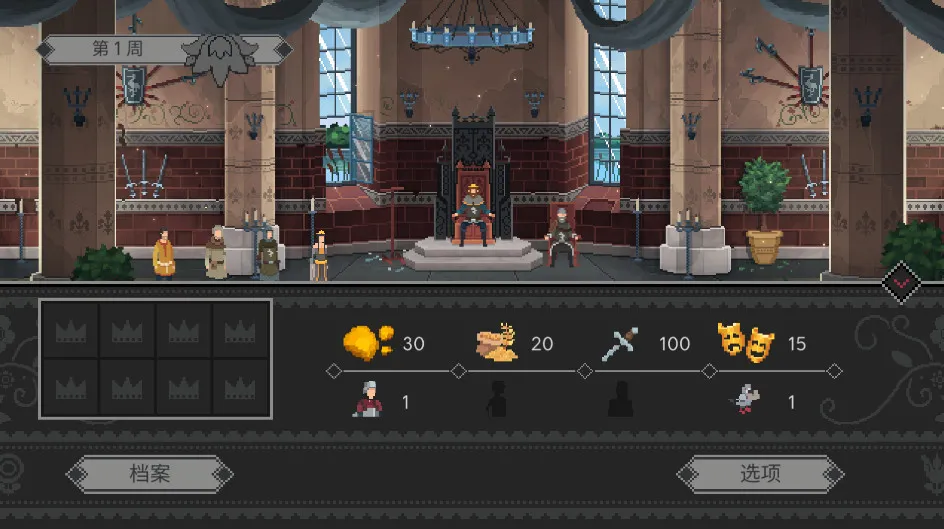The image size is (944, 529).
Task: Choose the red-robed advisor portrait
Action: click(368, 400)
